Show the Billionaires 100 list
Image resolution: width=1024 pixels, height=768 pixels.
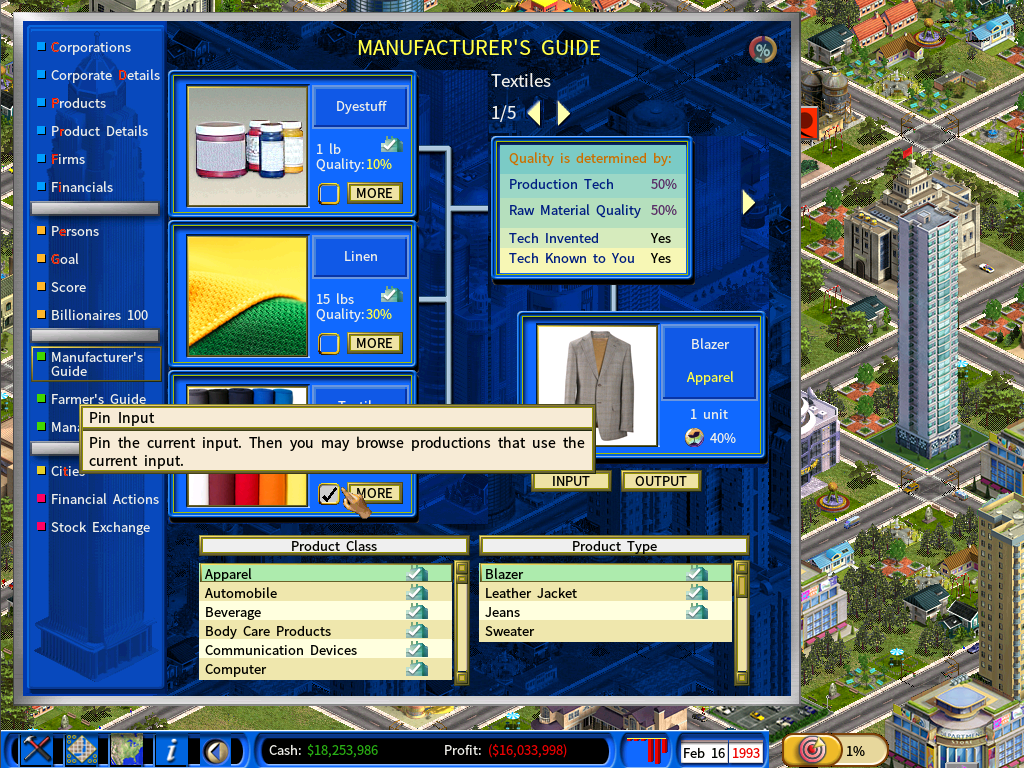(99, 315)
